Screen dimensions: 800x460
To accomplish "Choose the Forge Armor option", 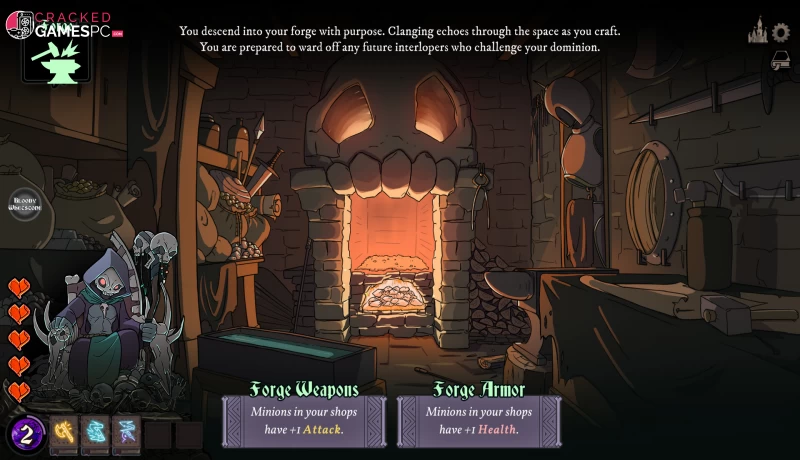I will [479, 411].
